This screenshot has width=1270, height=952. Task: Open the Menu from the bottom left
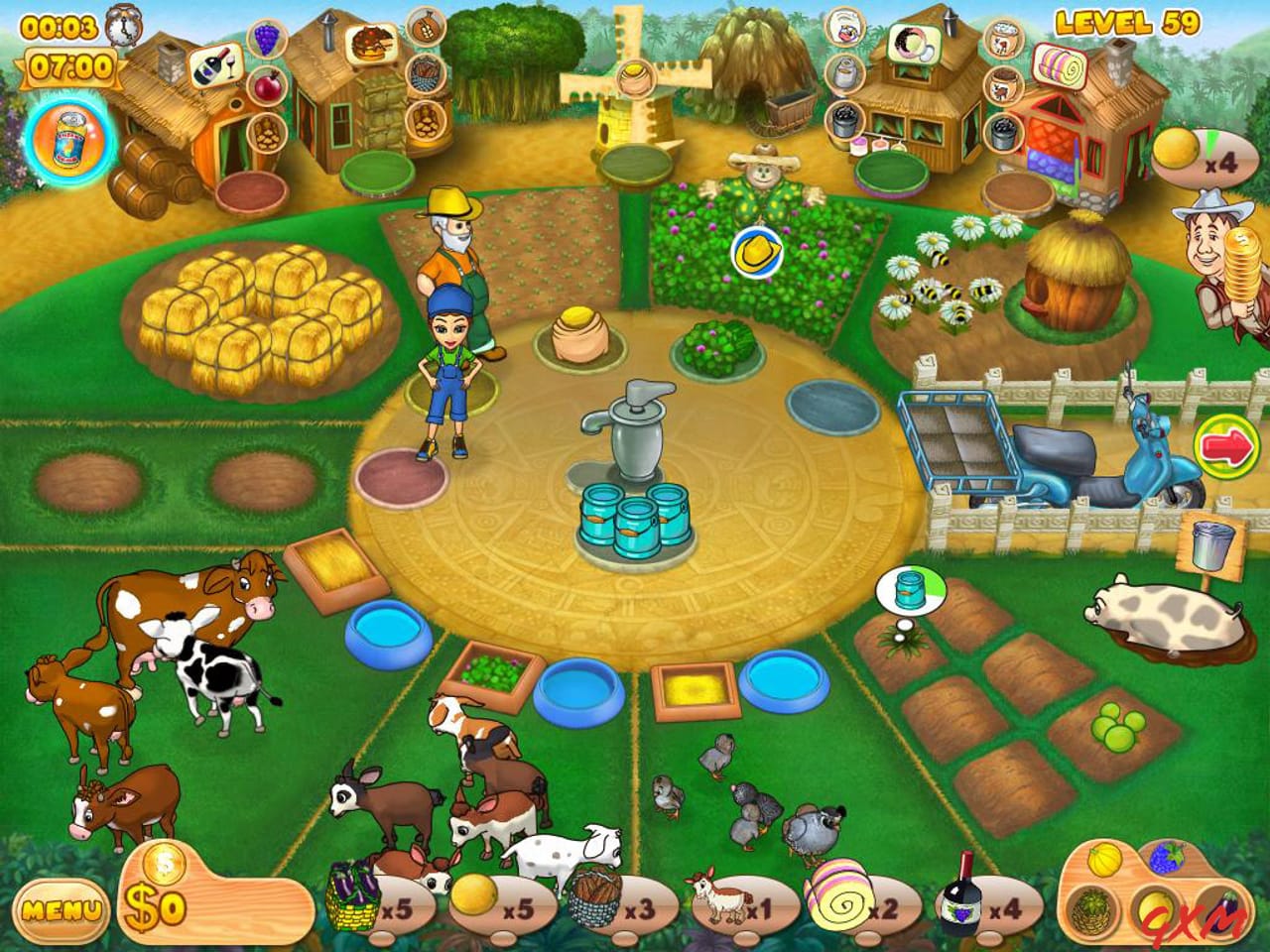[62, 907]
